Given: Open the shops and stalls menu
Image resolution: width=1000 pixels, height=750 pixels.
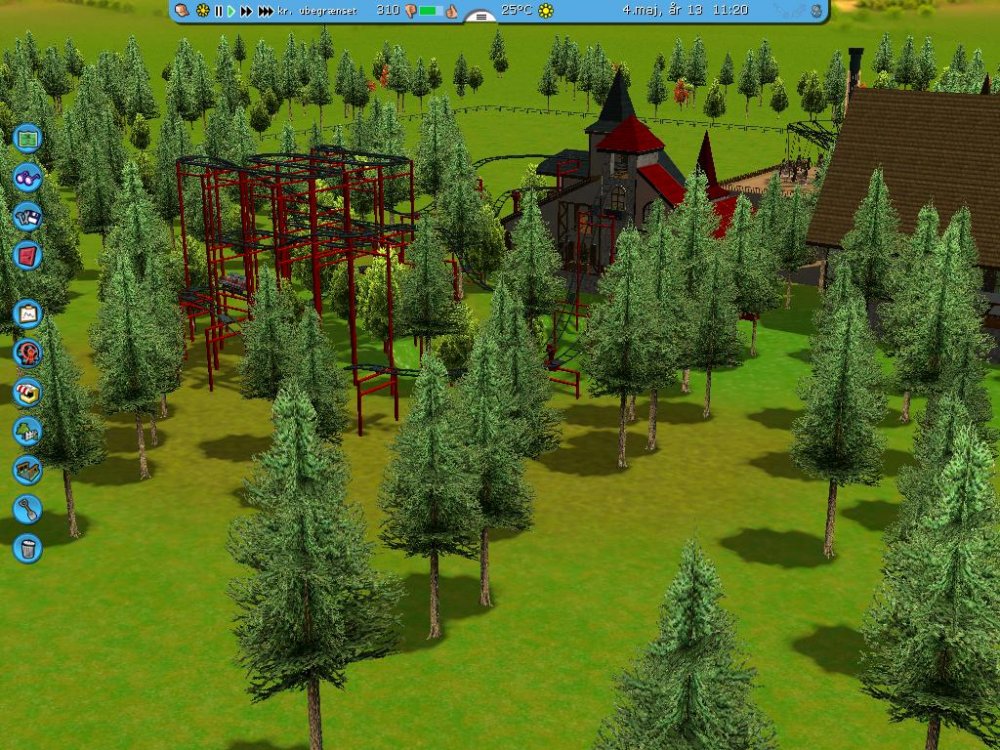Looking at the screenshot, I should [x=28, y=392].
